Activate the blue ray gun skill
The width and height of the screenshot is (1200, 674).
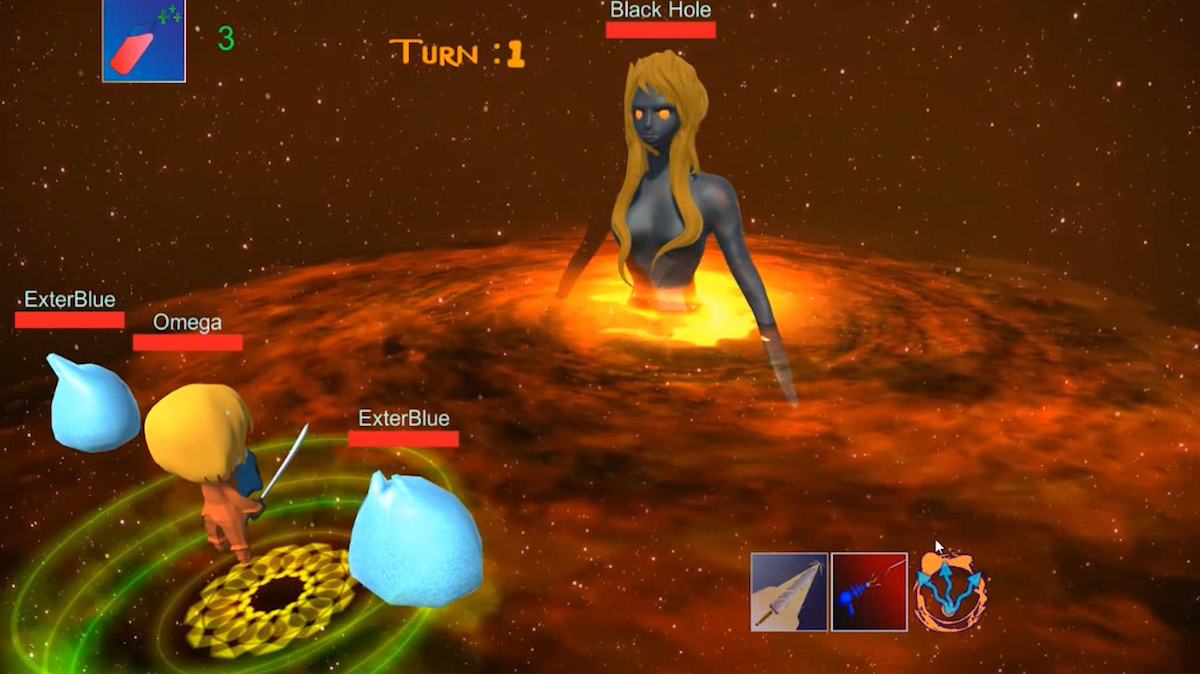click(869, 592)
